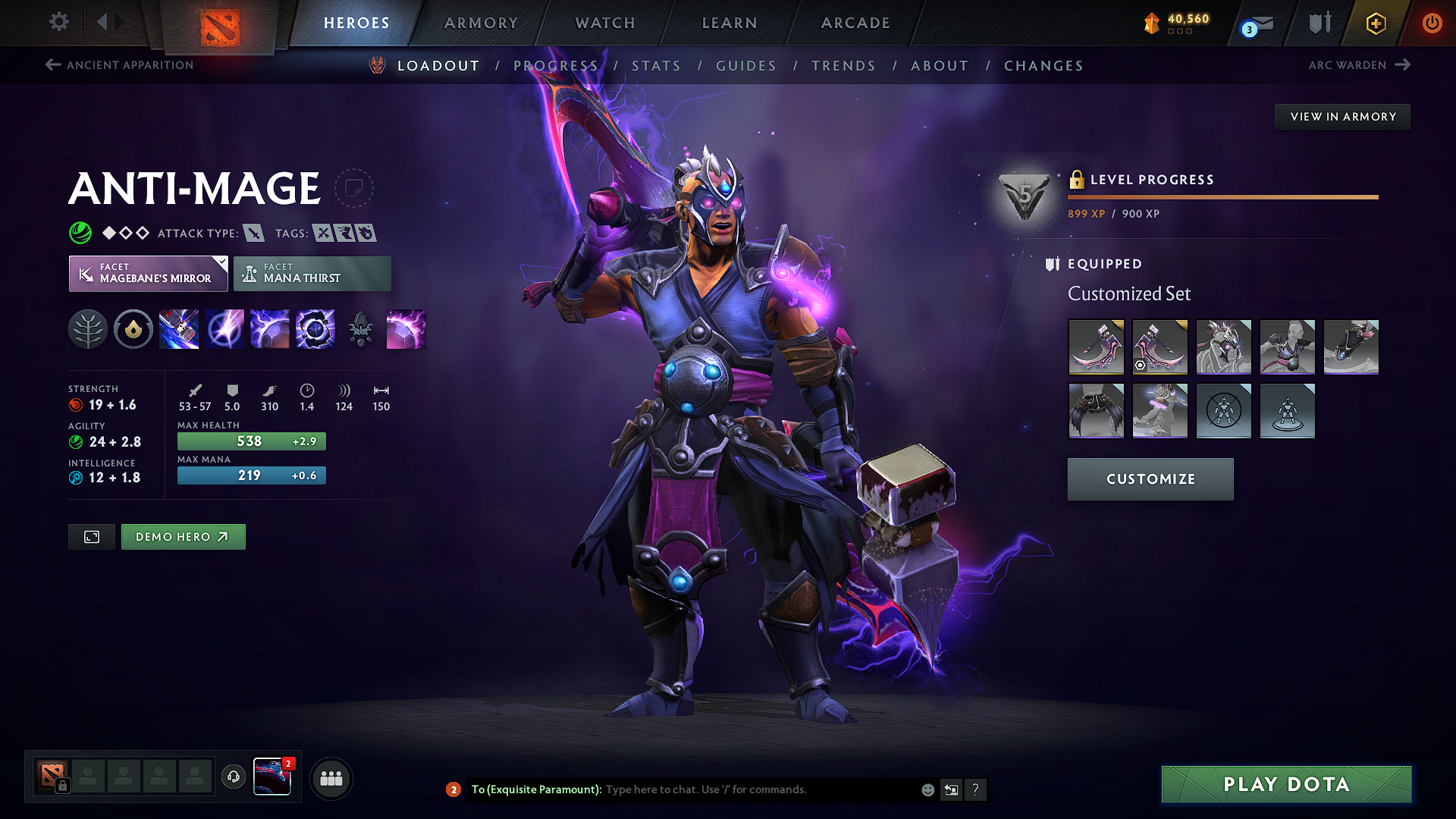Switch to the STATS tab
The width and height of the screenshot is (1456, 819).
tap(657, 66)
